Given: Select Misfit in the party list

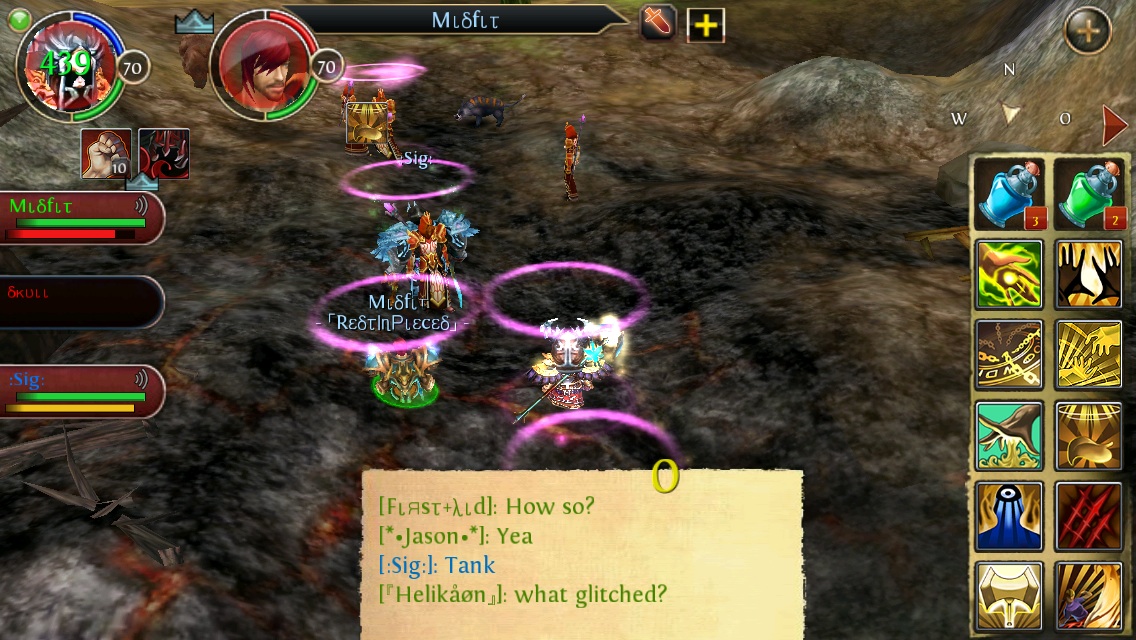Looking at the screenshot, I should (x=80, y=218).
